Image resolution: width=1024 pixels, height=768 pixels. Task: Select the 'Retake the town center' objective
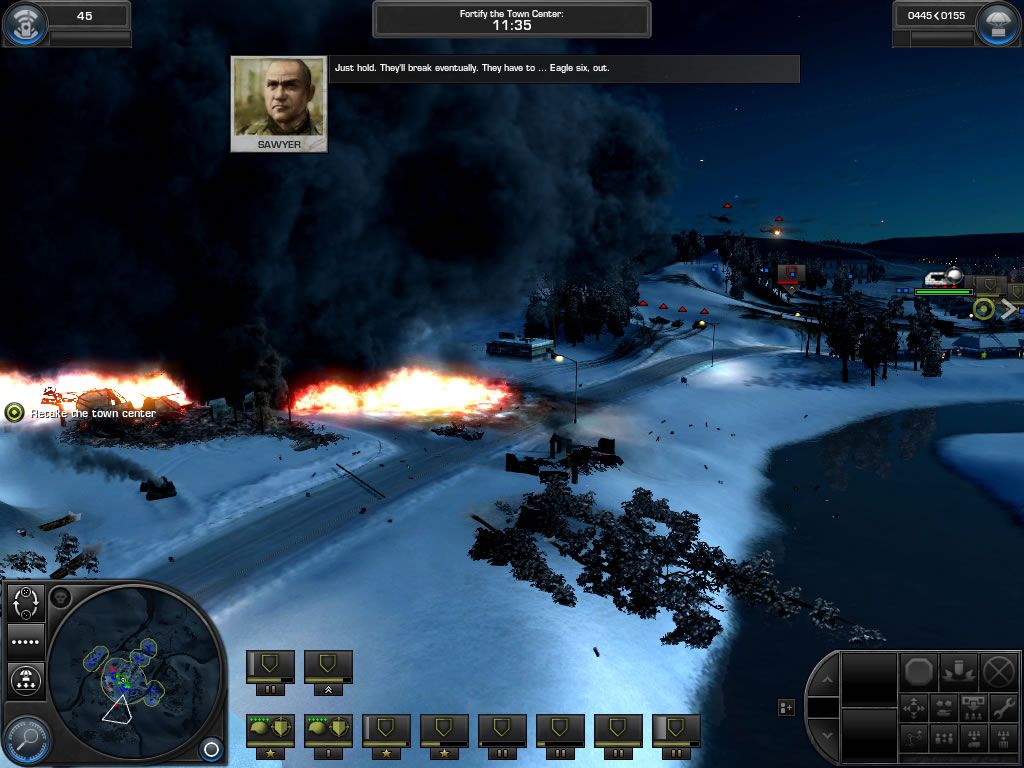tap(14, 412)
